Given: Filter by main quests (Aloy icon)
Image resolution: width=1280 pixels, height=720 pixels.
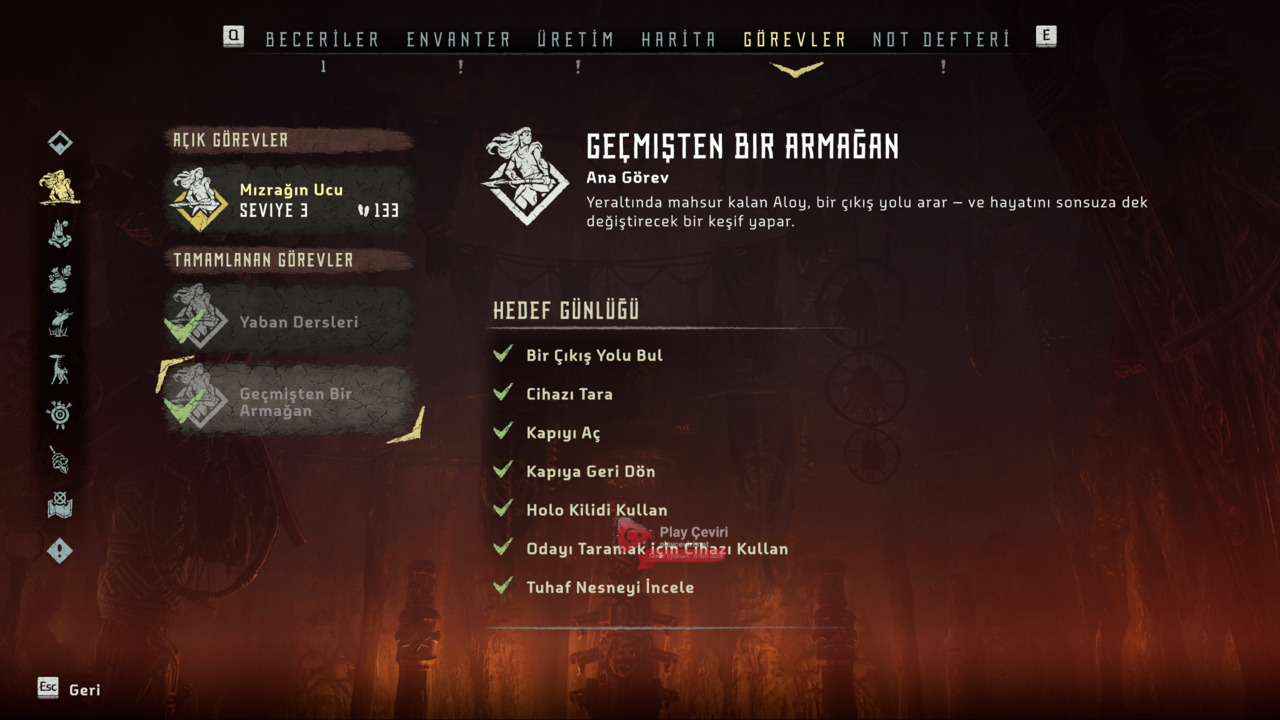Looking at the screenshot, I should point(60,188).
